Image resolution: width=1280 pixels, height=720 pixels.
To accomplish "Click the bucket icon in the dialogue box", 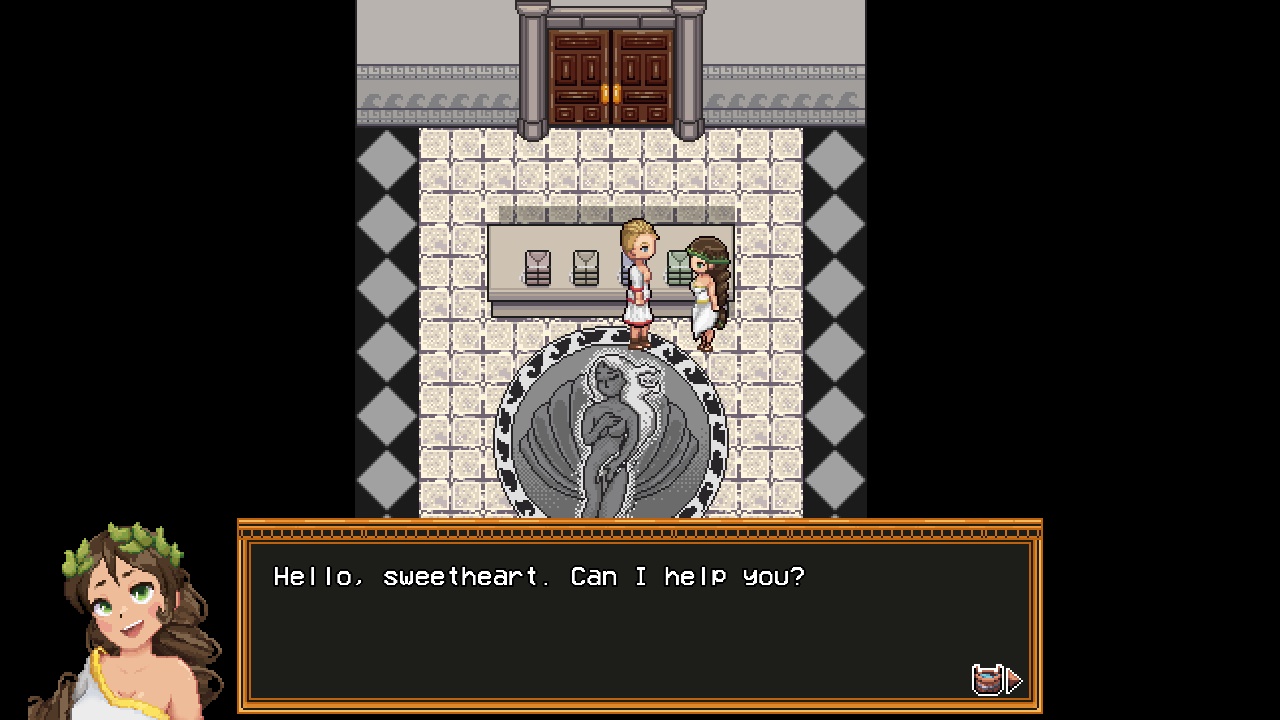I will click(987, 680).
